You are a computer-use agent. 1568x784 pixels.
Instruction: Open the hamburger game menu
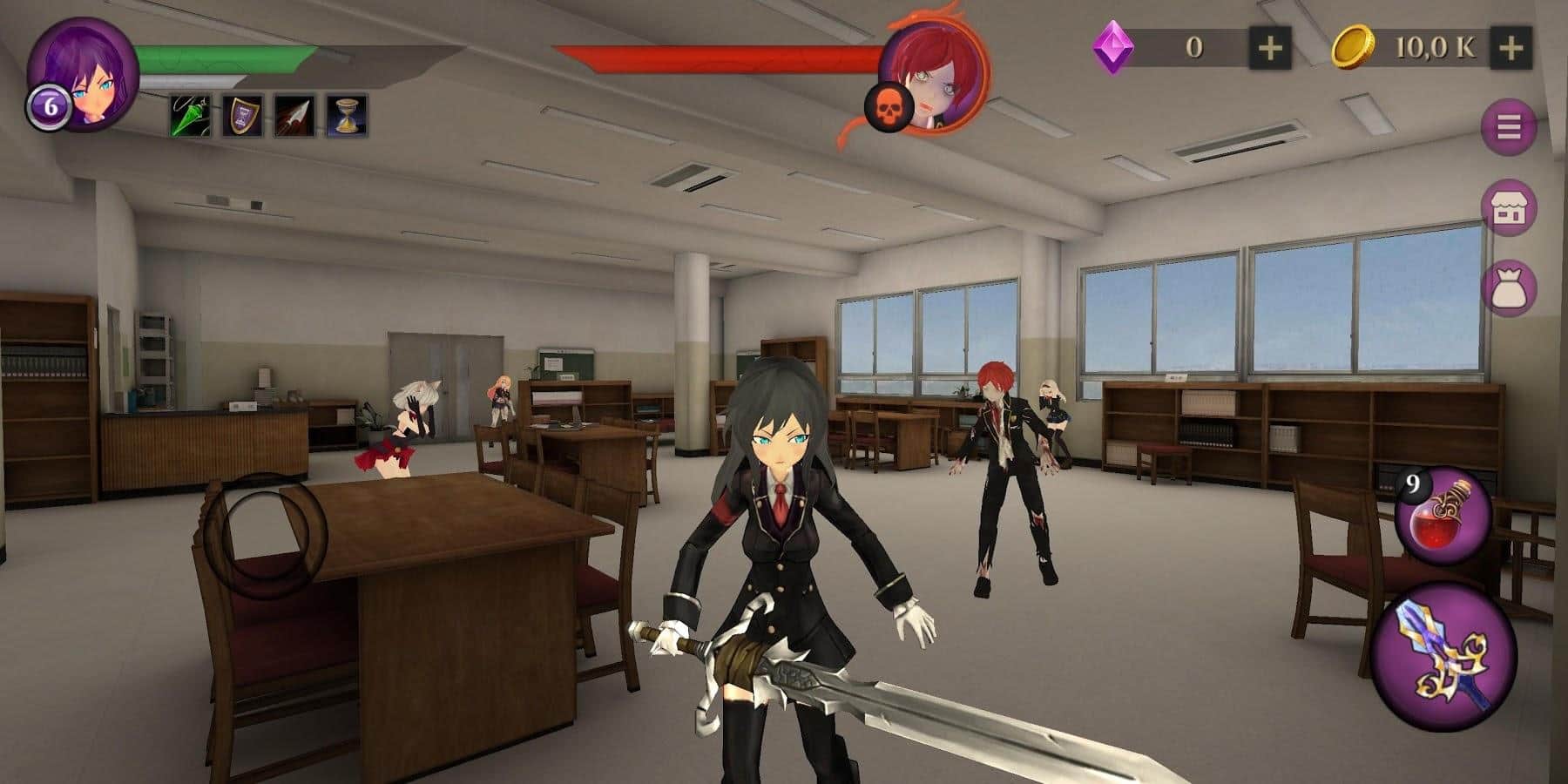(x=1509, y=128)
